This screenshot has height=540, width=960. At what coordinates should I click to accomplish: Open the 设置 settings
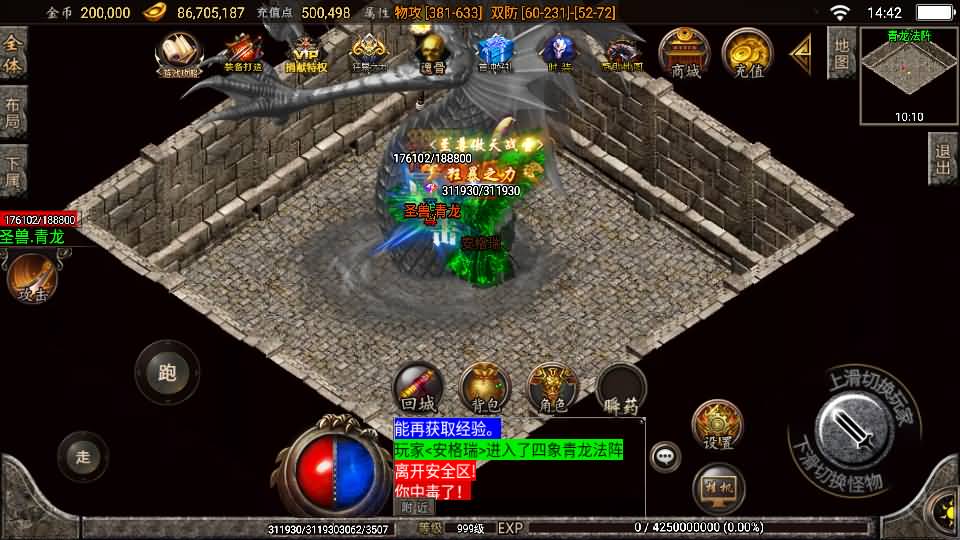(x=717, y=425)
